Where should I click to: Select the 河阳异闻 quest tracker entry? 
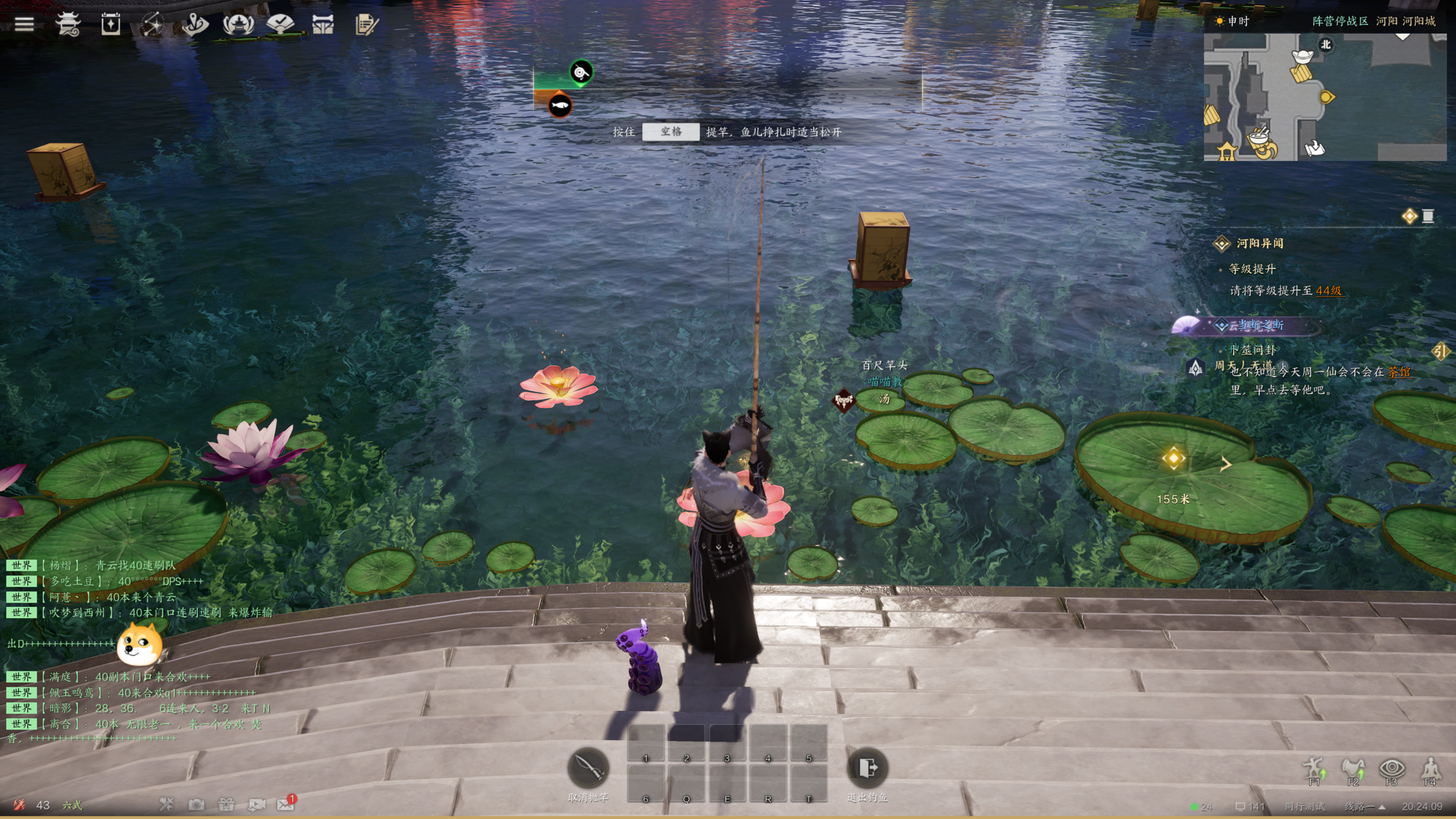(1259, 243)
